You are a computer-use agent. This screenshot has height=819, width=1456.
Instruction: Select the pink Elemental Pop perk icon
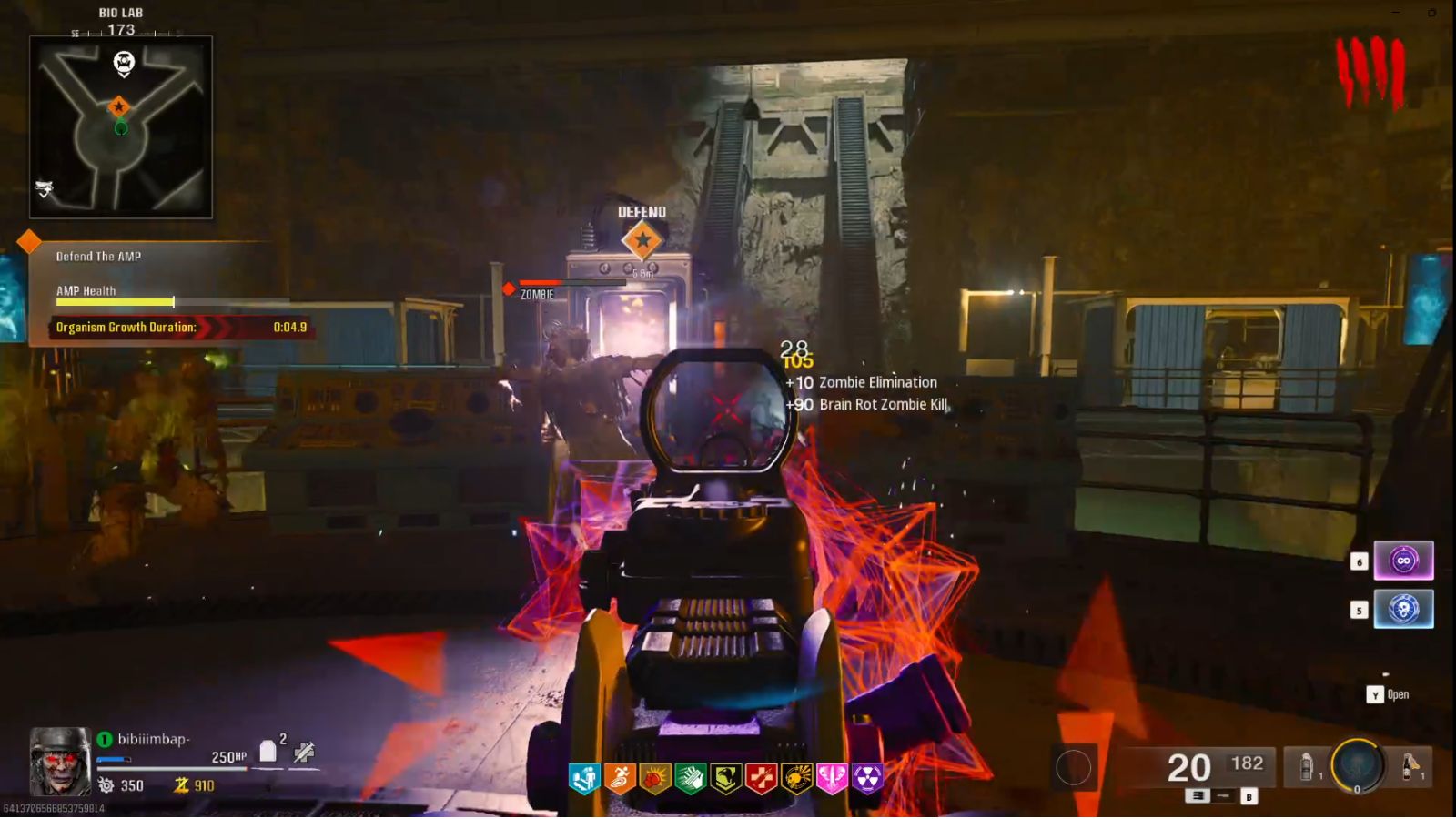(830, 778)
